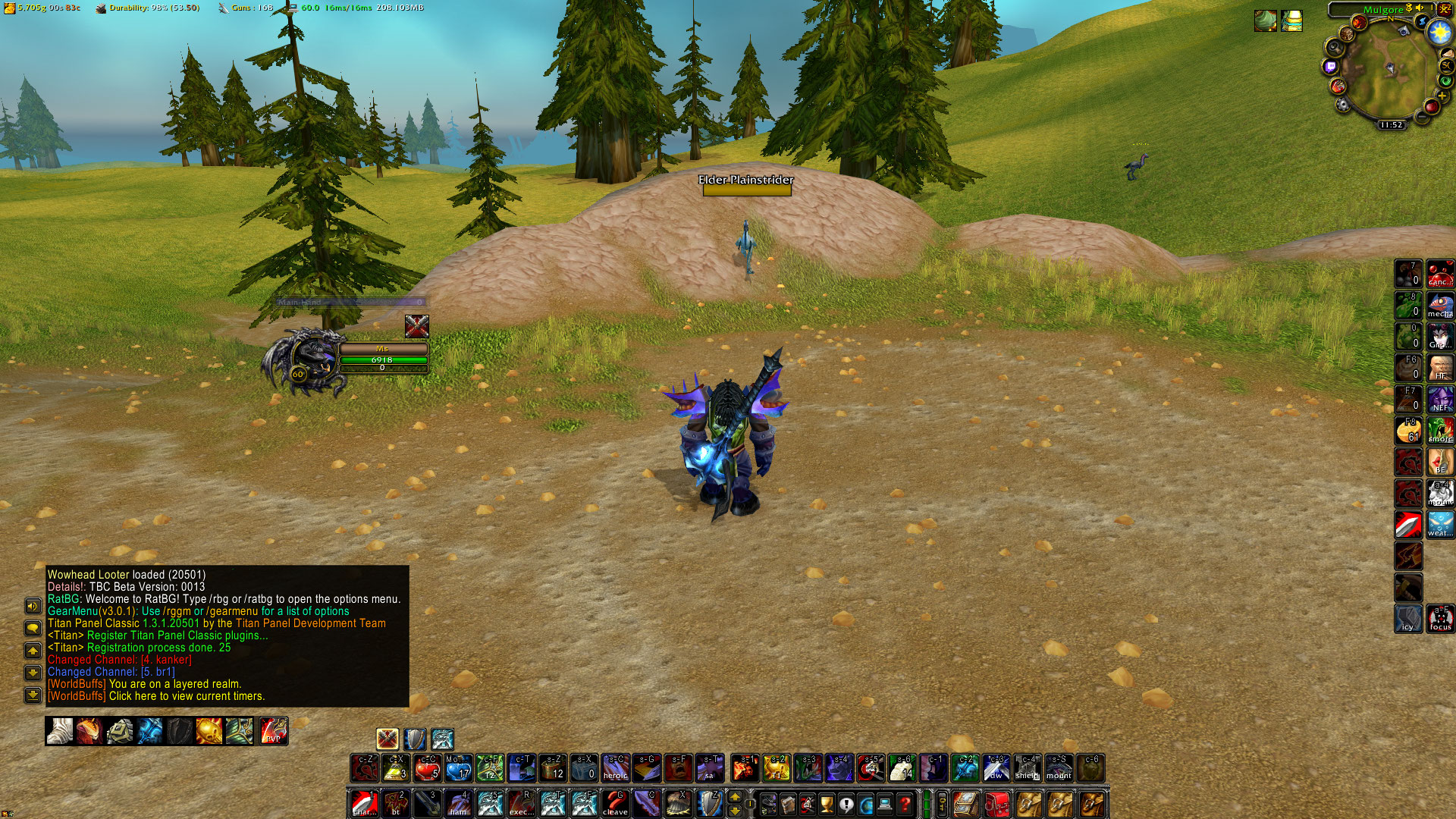Select the Battle Stance button
The width and height of the screenshot is (1456, 819).
388,739
